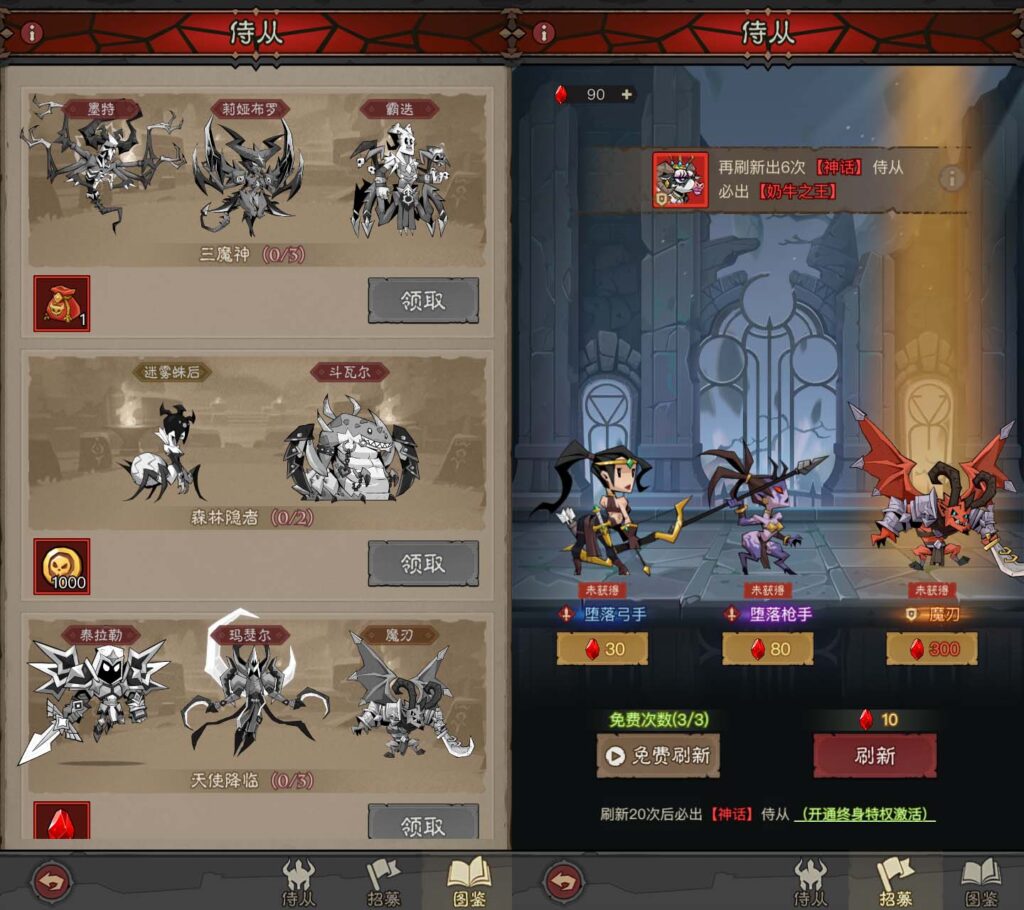Claim the 三魔神 set reward

pyautogui.click(x=423, y=301)
